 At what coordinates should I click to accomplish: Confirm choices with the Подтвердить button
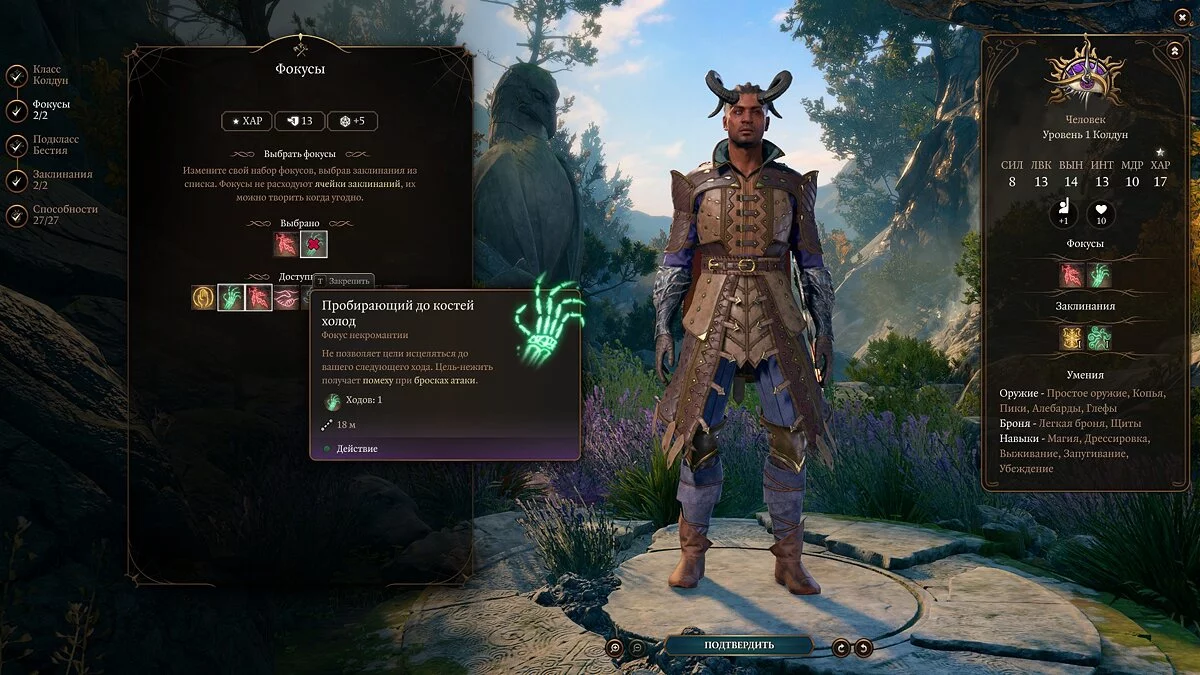tap(738, 645)
